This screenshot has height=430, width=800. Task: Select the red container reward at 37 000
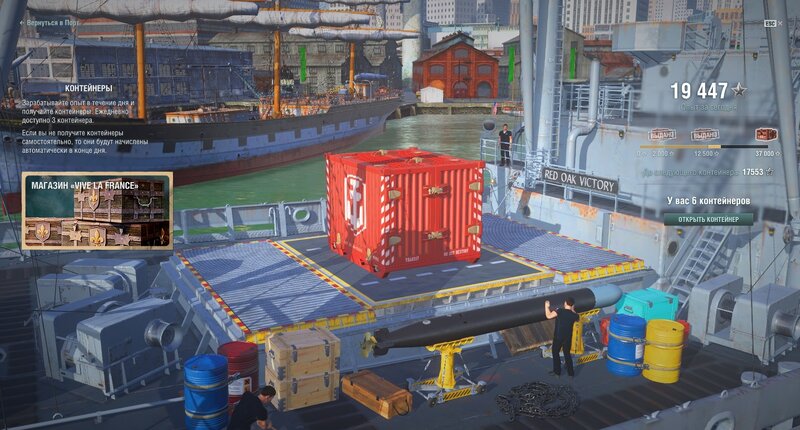pos(767,134)
